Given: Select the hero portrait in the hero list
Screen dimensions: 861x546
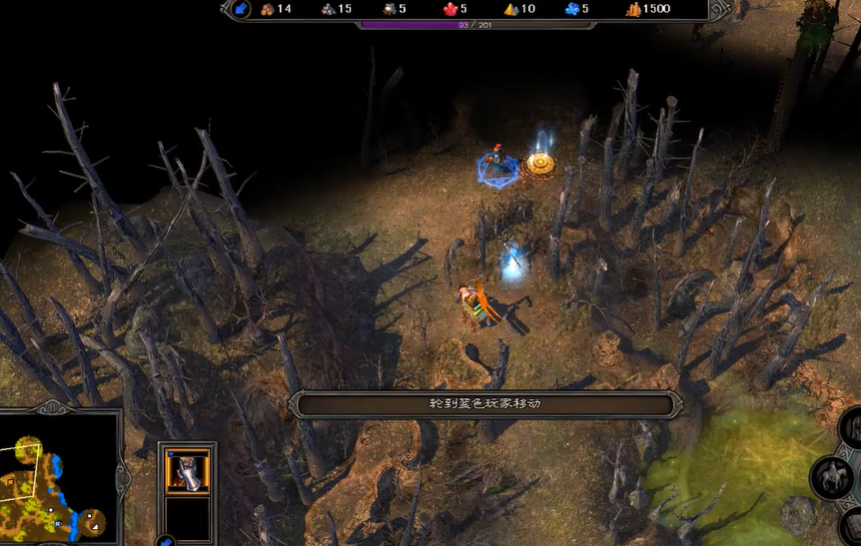Looking at the screenshot, I should point(187,471).
